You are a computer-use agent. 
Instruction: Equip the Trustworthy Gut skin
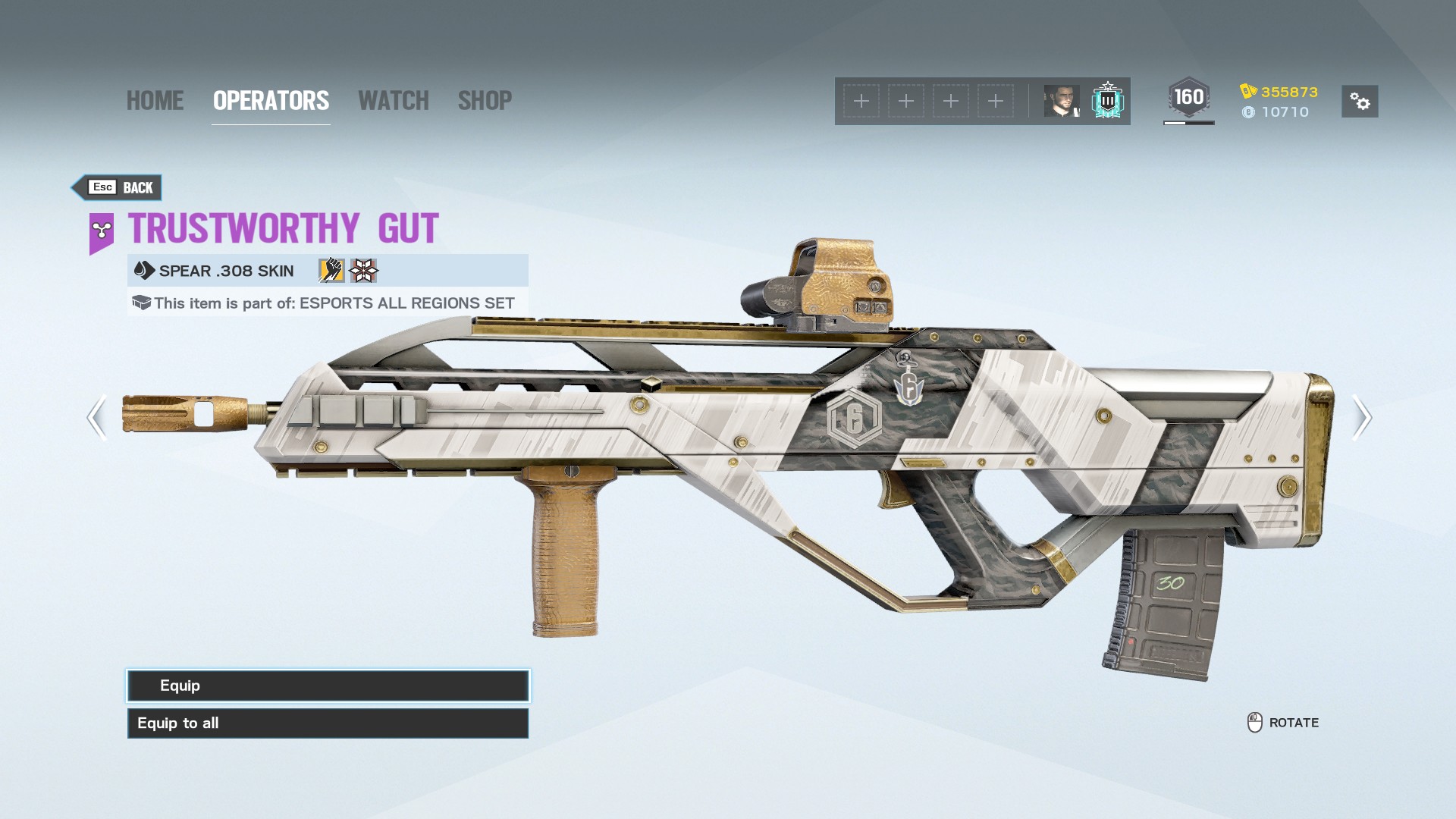(328, 686)
